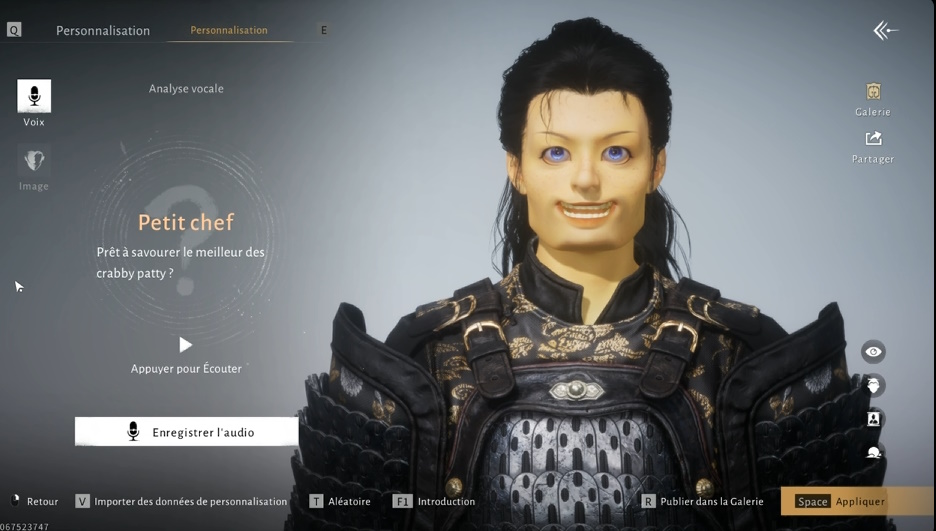This screenshot has width=936, height=531.
Task: Switch to the highlighted gold Personnalisation tab
Action: click(x=229, y=30)
